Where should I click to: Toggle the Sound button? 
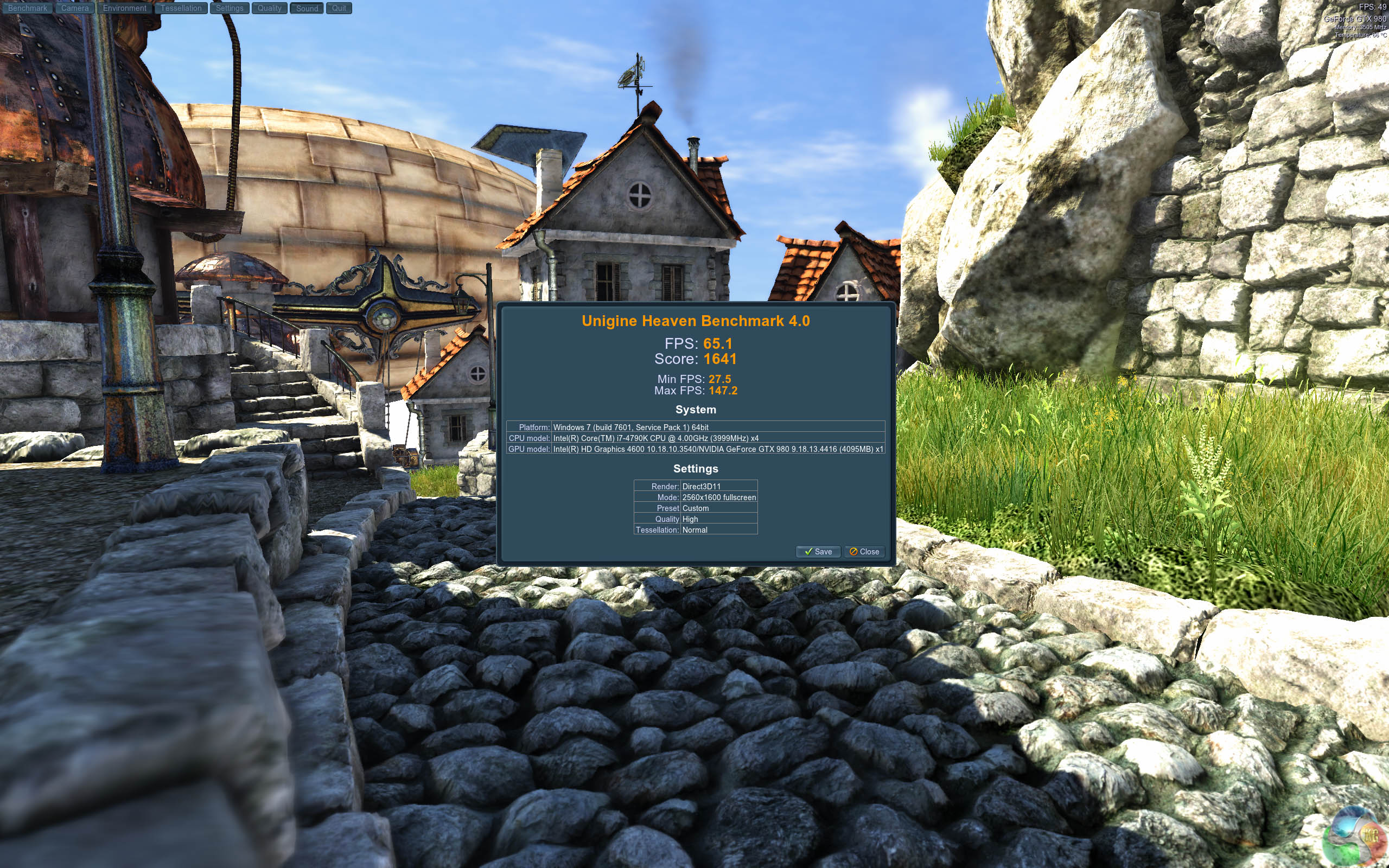coord(307,8)
